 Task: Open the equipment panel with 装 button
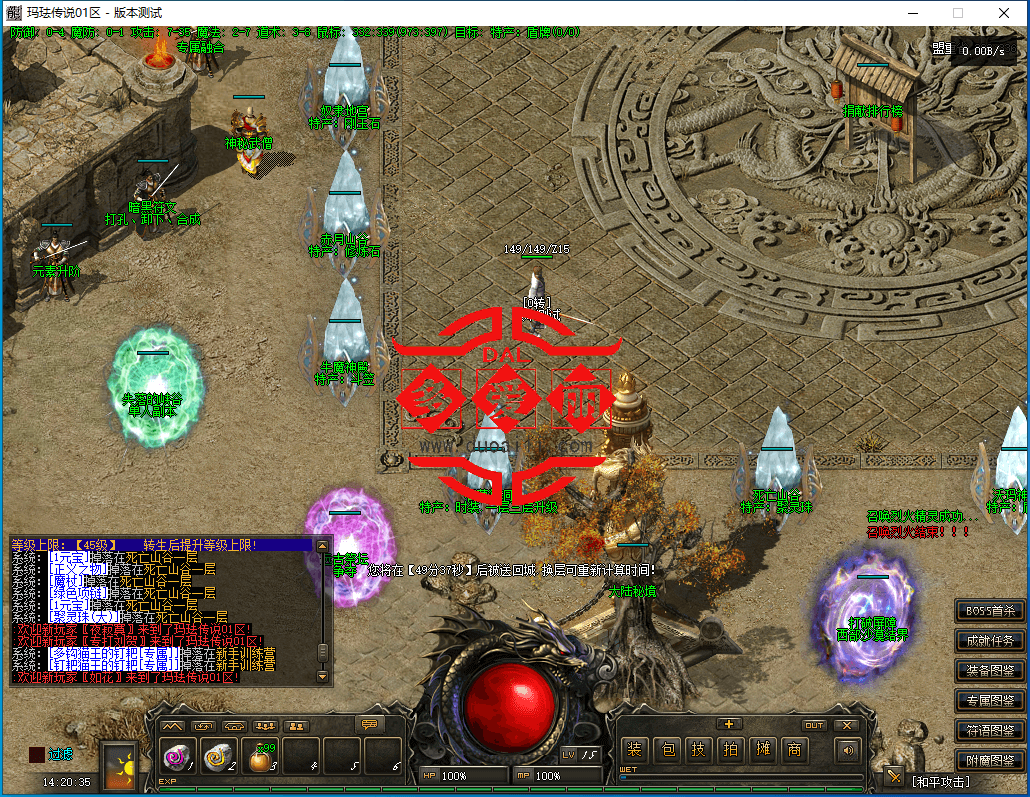coord(634,750)
